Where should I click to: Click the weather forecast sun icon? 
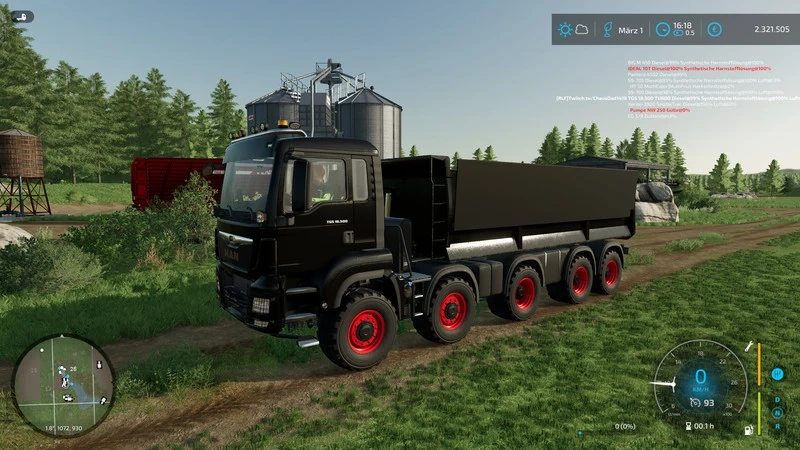point(567,30)
